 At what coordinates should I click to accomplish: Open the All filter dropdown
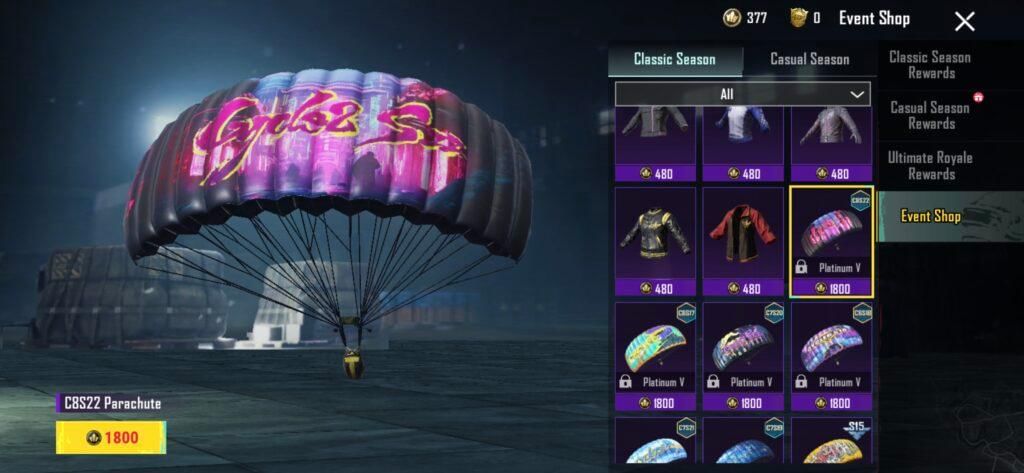(742, 94)
